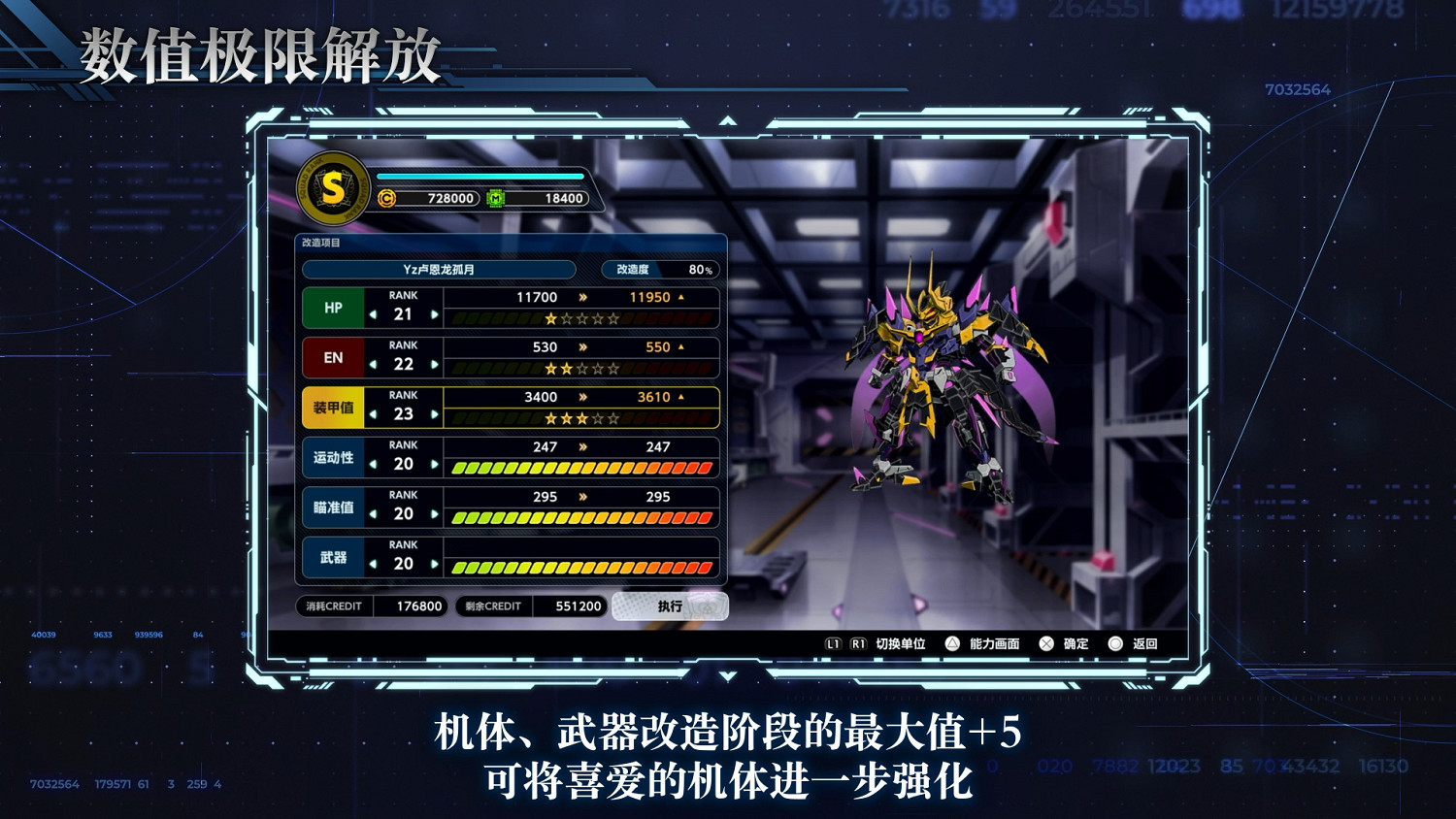The image size is (1456, 819).
Task: Click the triangle icon next to 能力画面
Action: 953,642
